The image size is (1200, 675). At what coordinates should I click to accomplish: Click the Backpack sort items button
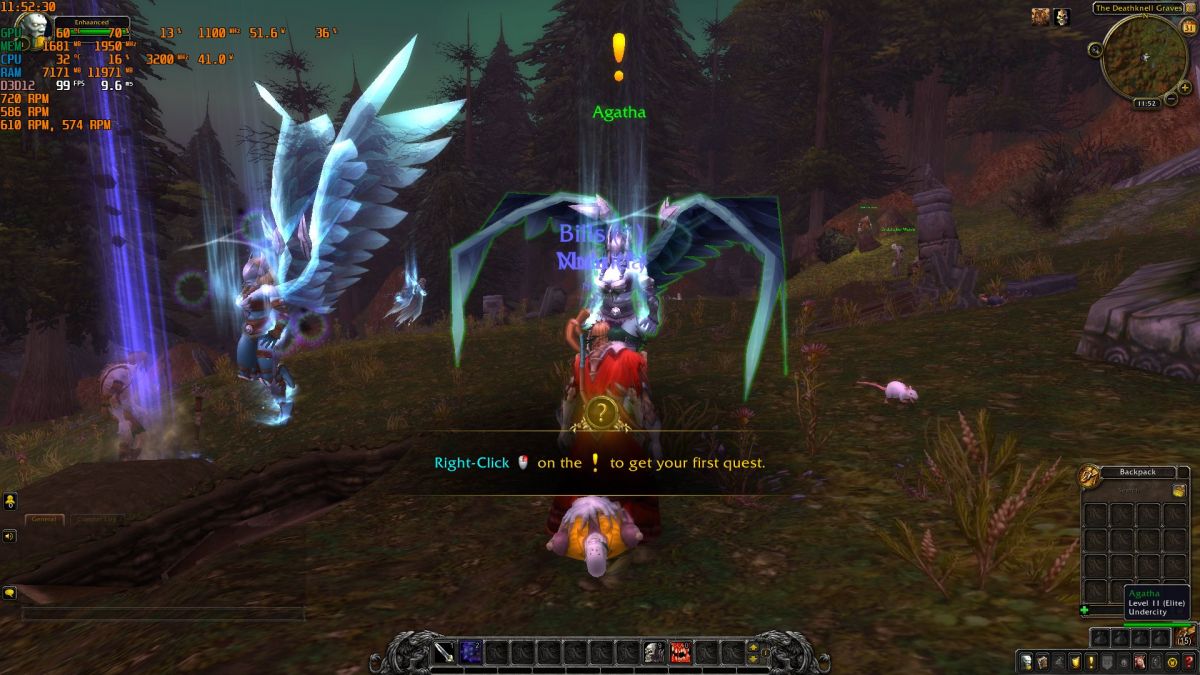[x=1179, y=490]
